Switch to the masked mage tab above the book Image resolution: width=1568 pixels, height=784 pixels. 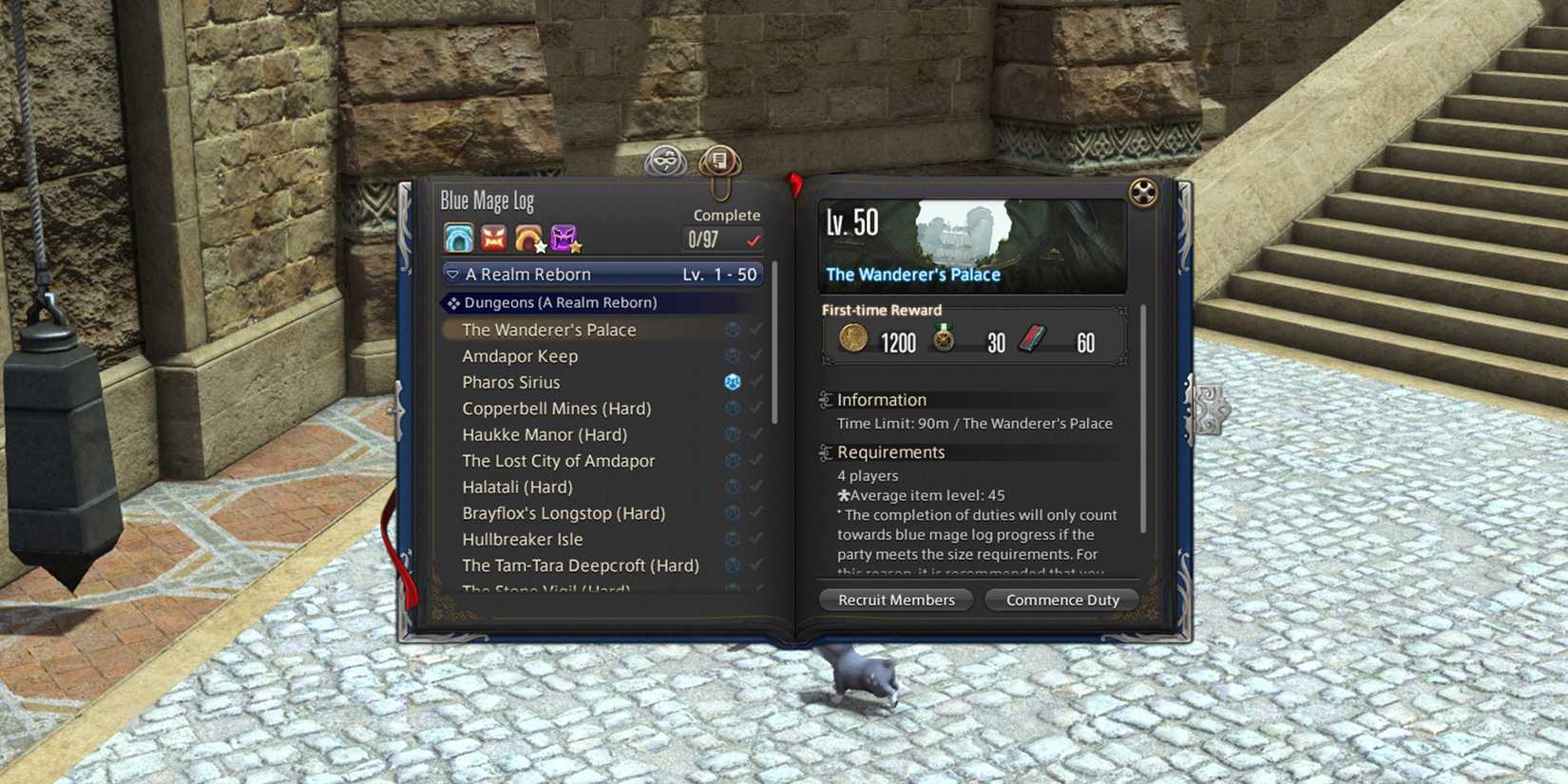(x=667, y=161)
